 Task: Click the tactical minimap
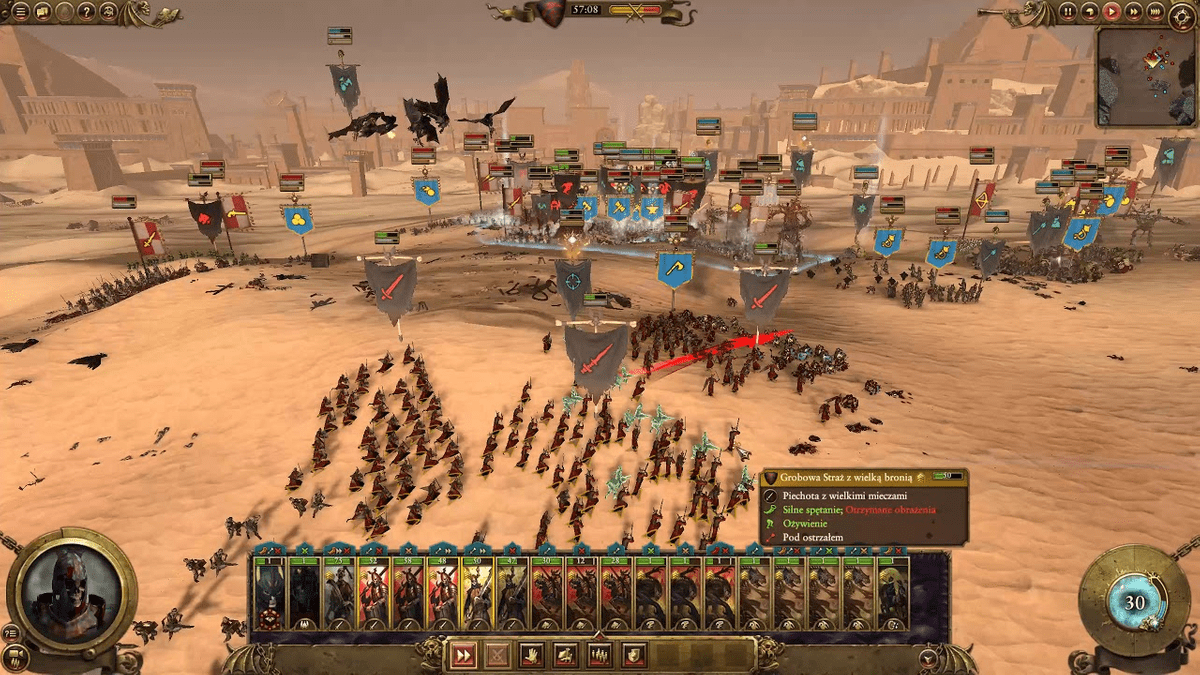[1146, 77]
